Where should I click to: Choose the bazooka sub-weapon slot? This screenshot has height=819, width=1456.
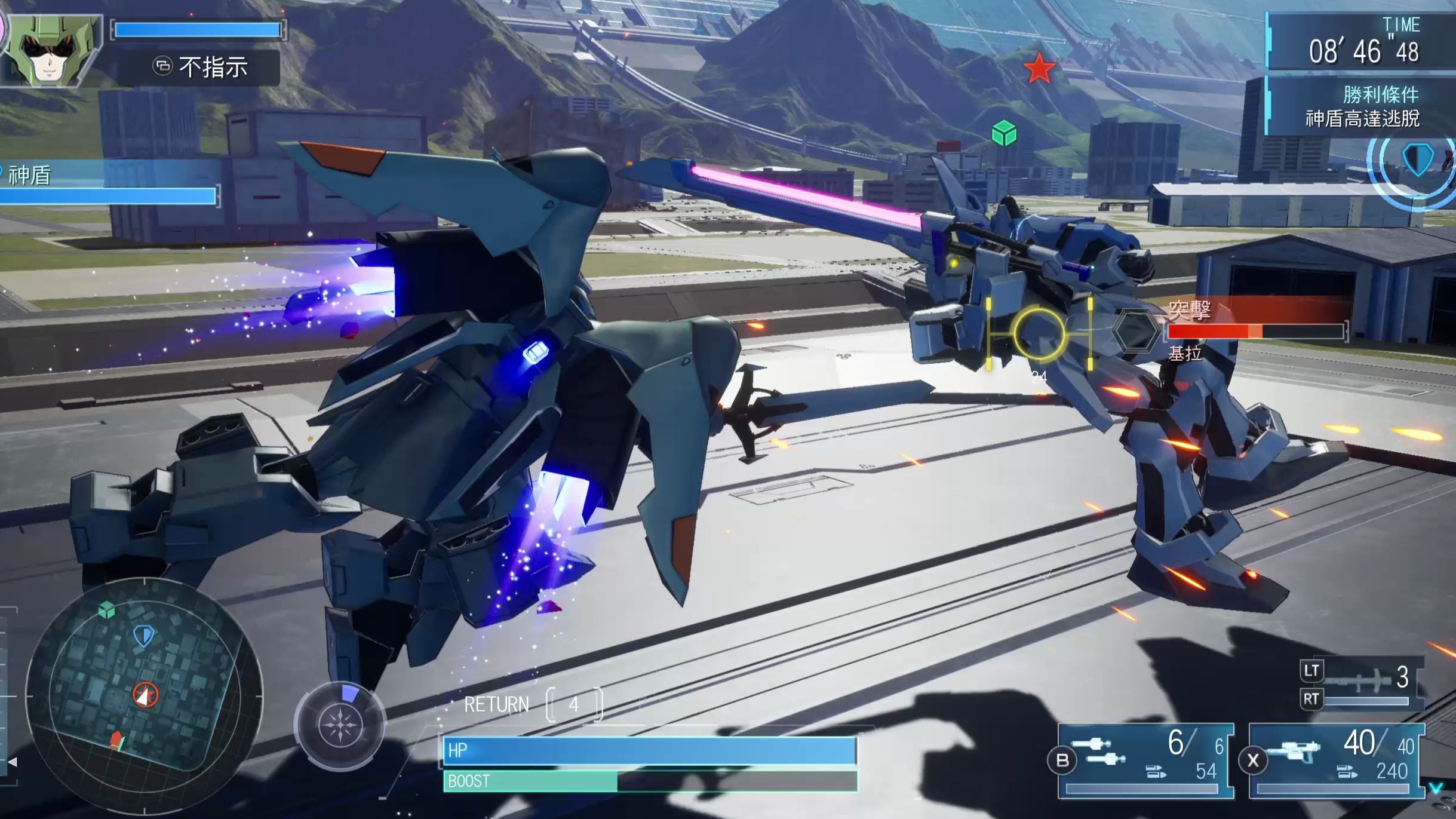[x=1363, y=684]
